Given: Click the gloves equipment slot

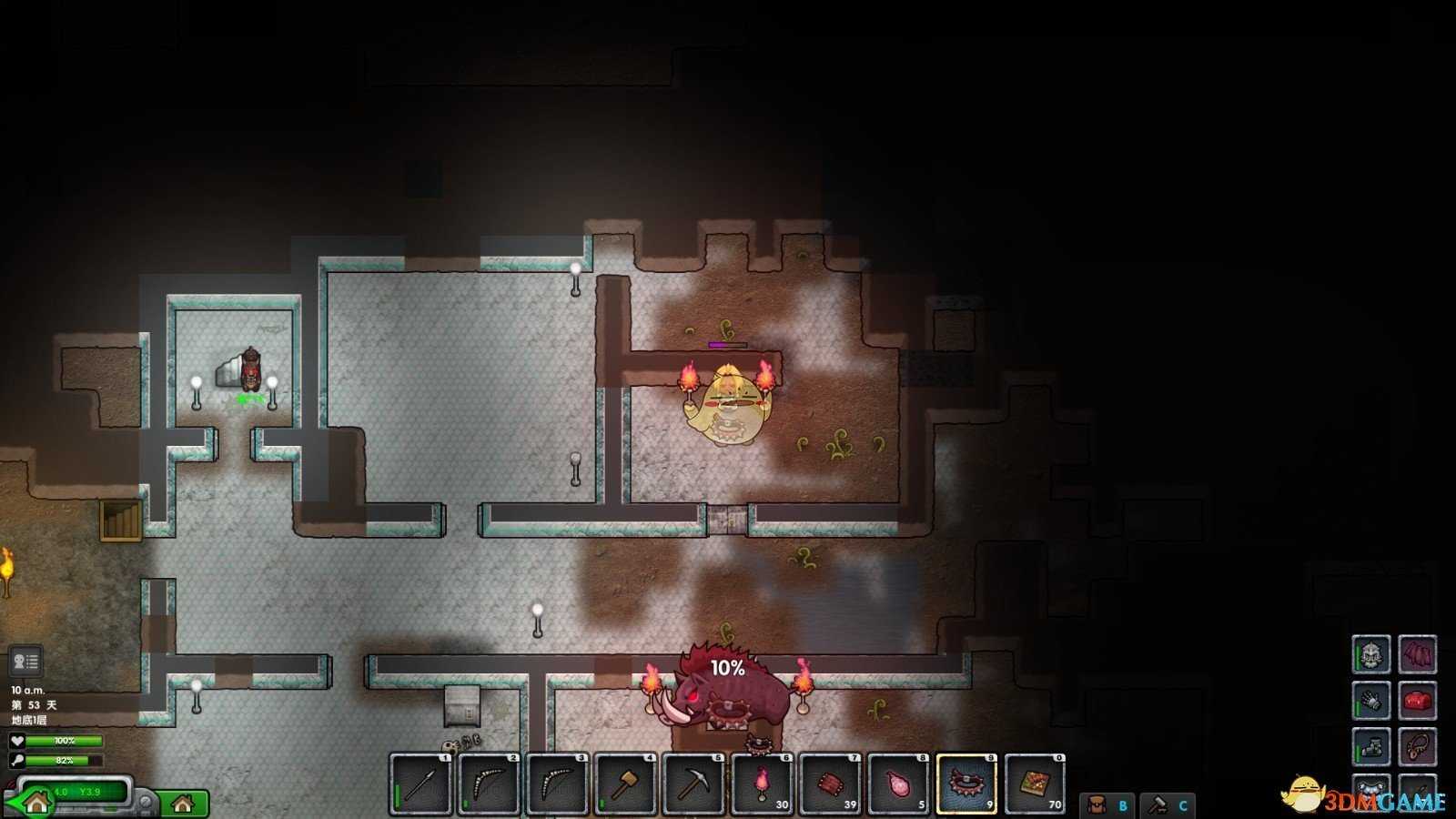Looking at the screenshot, I should [1370, 701].
